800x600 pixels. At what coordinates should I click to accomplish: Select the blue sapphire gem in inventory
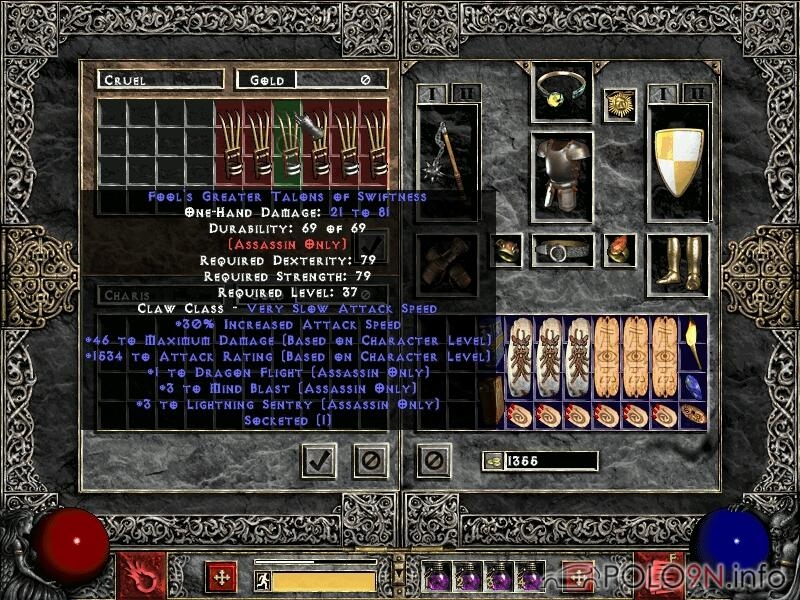pos(692,387)
